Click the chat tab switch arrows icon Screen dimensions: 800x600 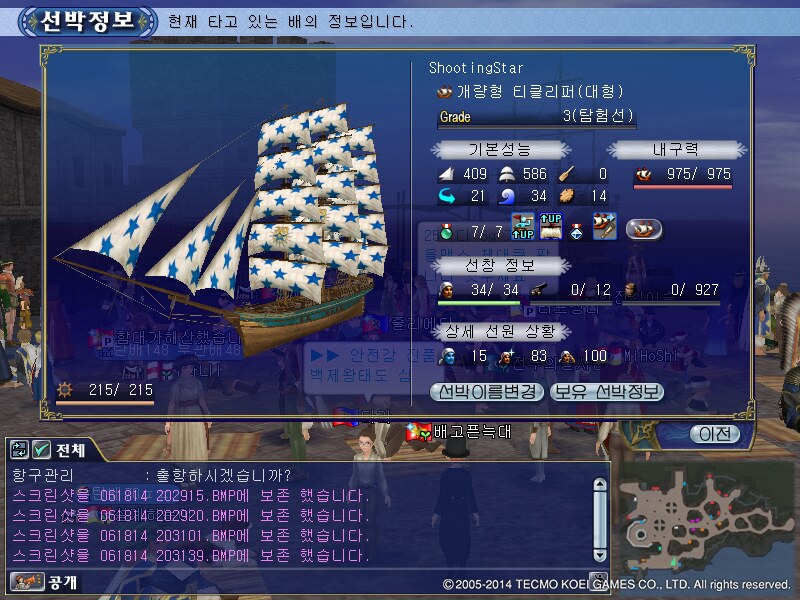click(18, 449)
